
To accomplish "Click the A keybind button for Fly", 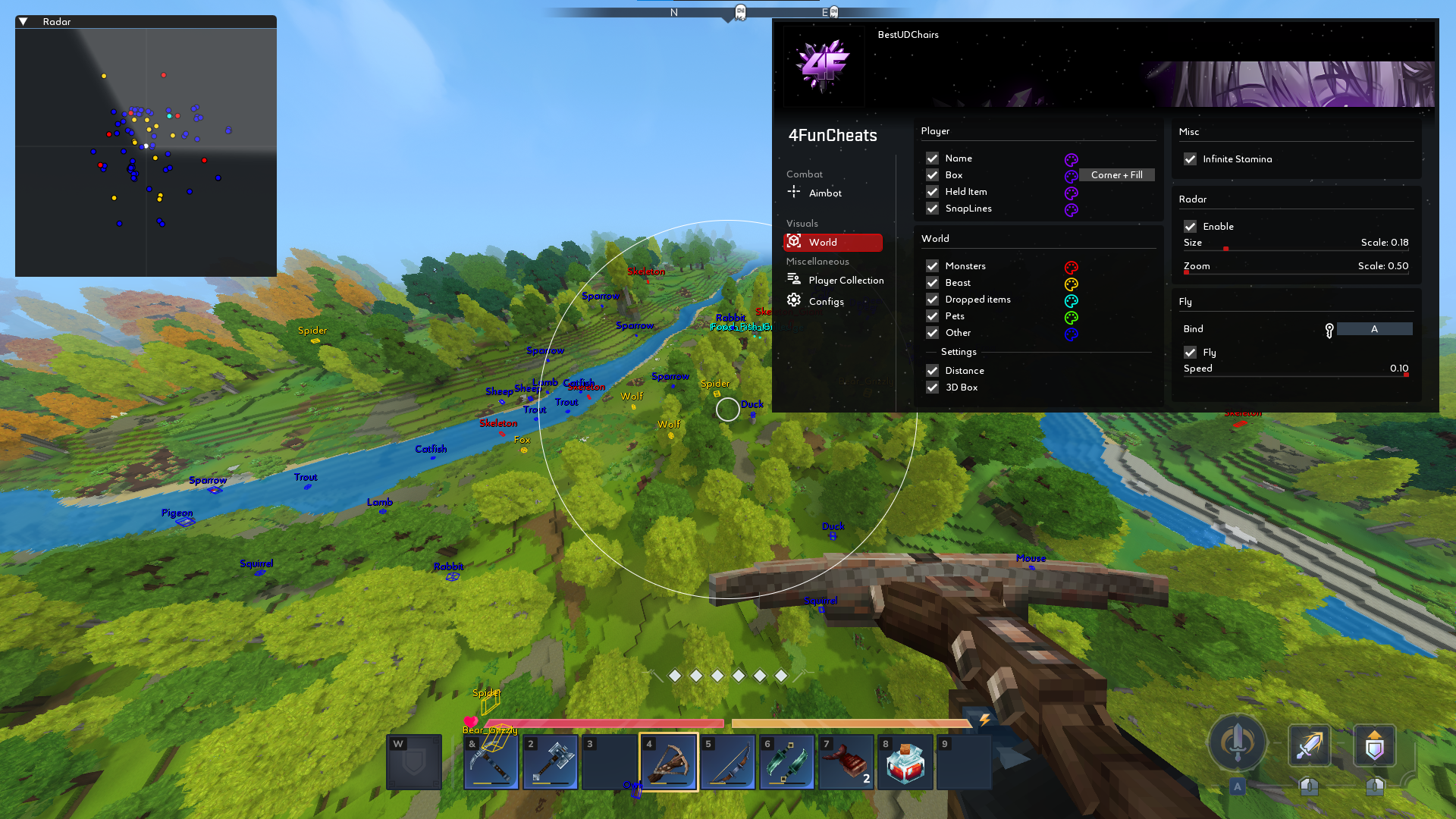I will 1374,328.
